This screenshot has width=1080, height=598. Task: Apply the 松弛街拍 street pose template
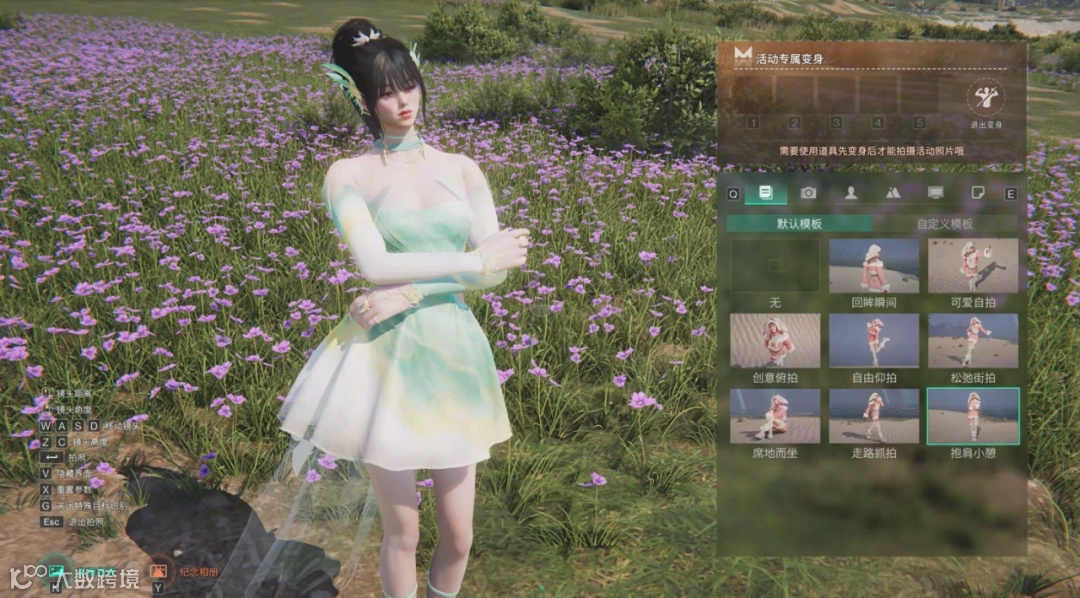point(972,341)
